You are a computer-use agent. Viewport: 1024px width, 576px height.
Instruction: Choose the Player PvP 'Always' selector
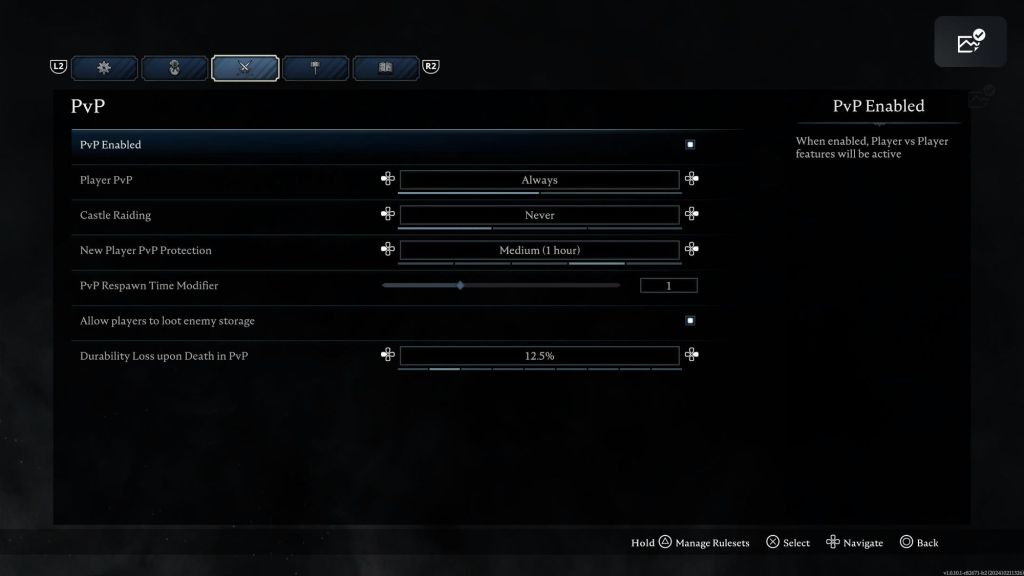[539, 180]
